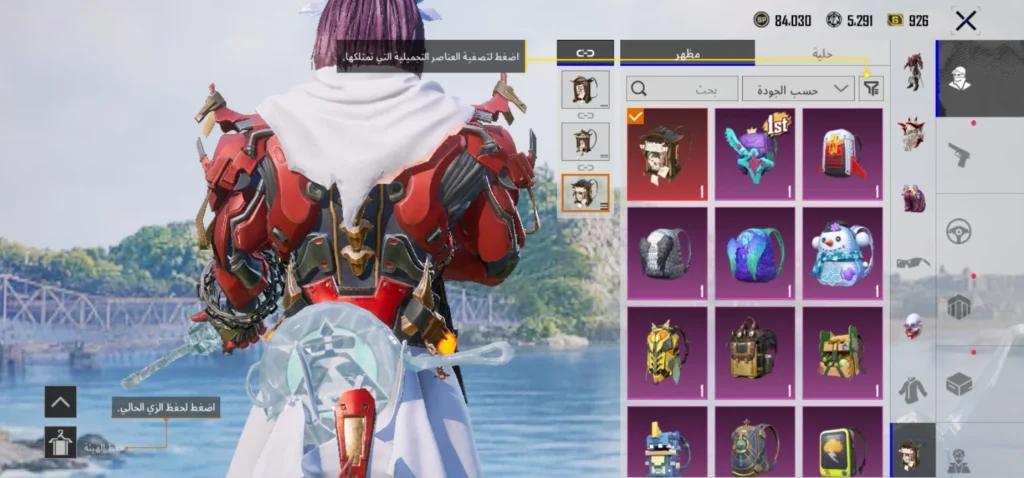Click the chain link button above outfit slots
The height and width of the screenshot is (478, 1024).
[x=585, y=52]
